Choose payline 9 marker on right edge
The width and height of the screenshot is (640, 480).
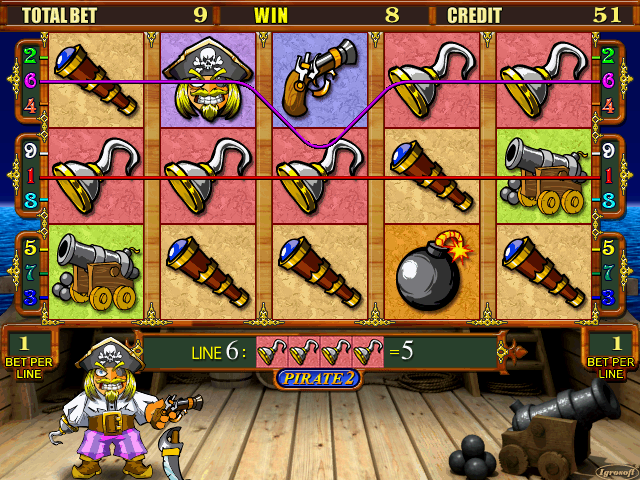point(607,154)
